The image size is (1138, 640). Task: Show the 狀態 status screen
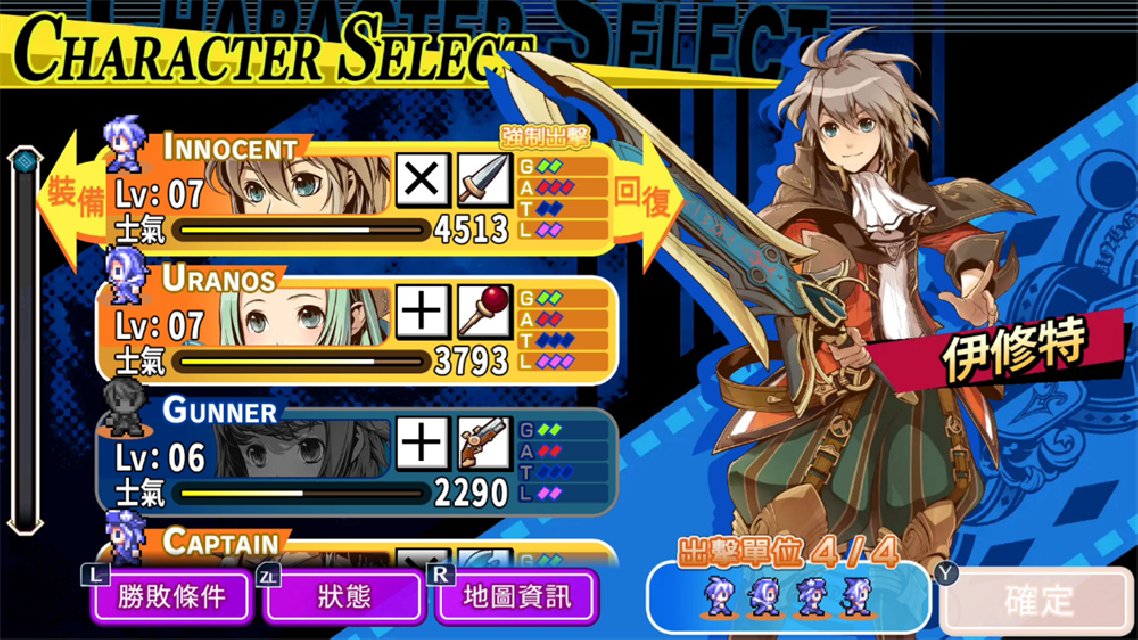pyautogui.click(x=344, y=598)
